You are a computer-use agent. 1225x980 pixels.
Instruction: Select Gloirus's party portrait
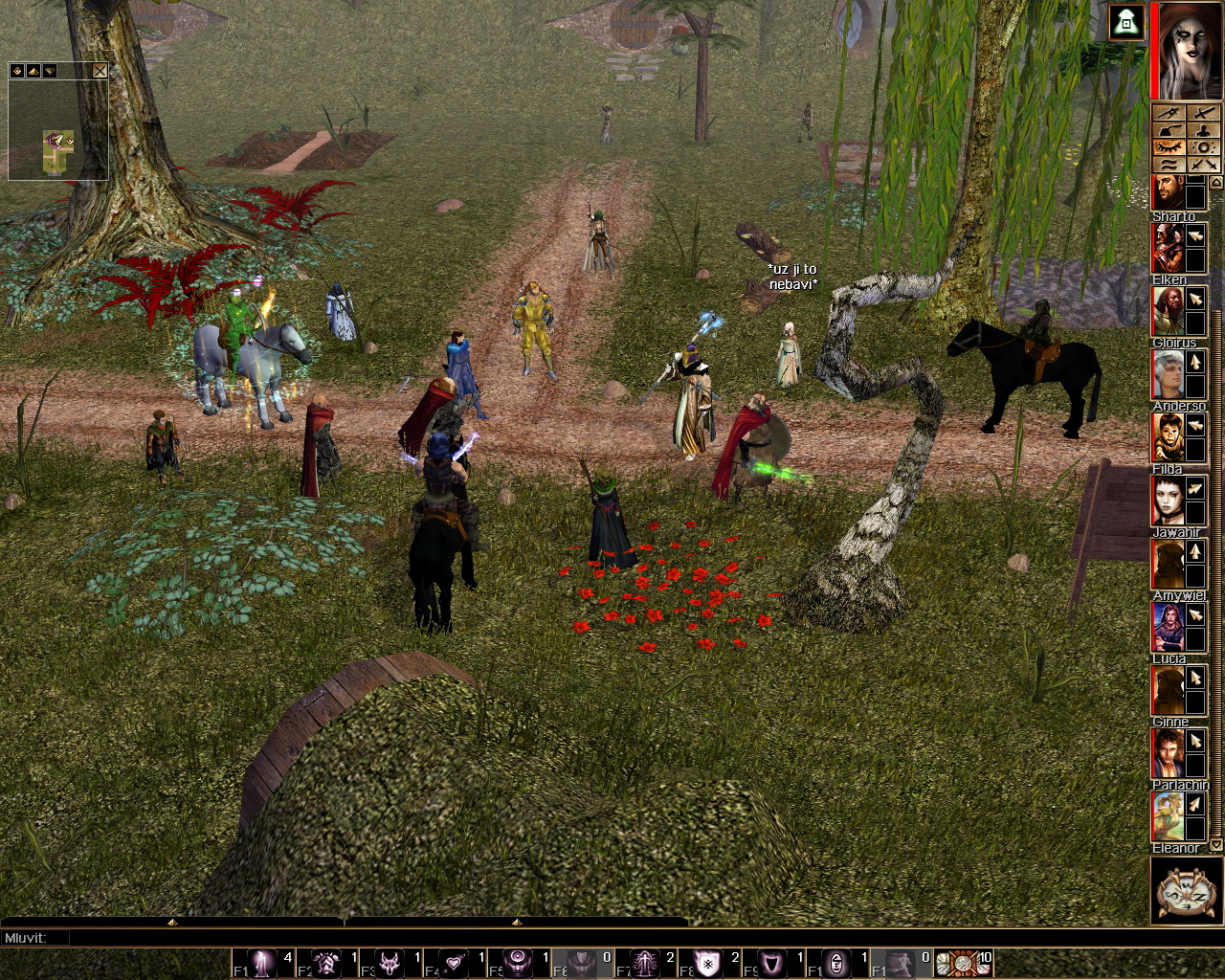(x=1167, y=312)
